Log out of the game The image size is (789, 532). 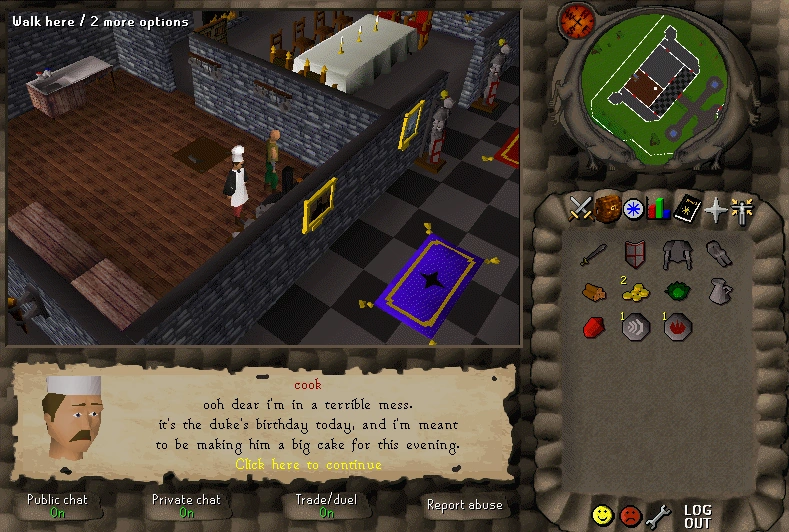(697, 516)
